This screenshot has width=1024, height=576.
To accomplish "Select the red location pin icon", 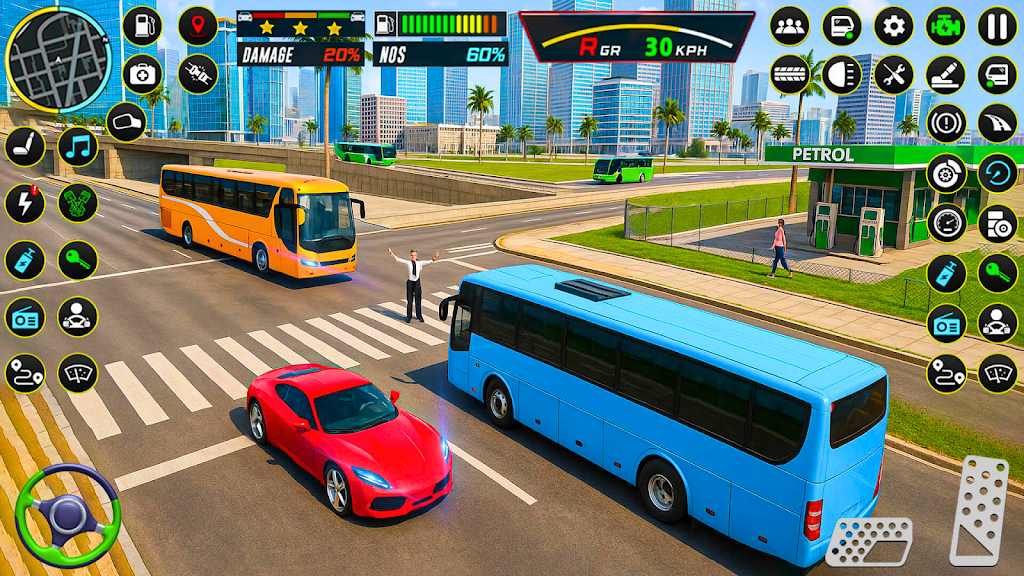I will 197,25.
